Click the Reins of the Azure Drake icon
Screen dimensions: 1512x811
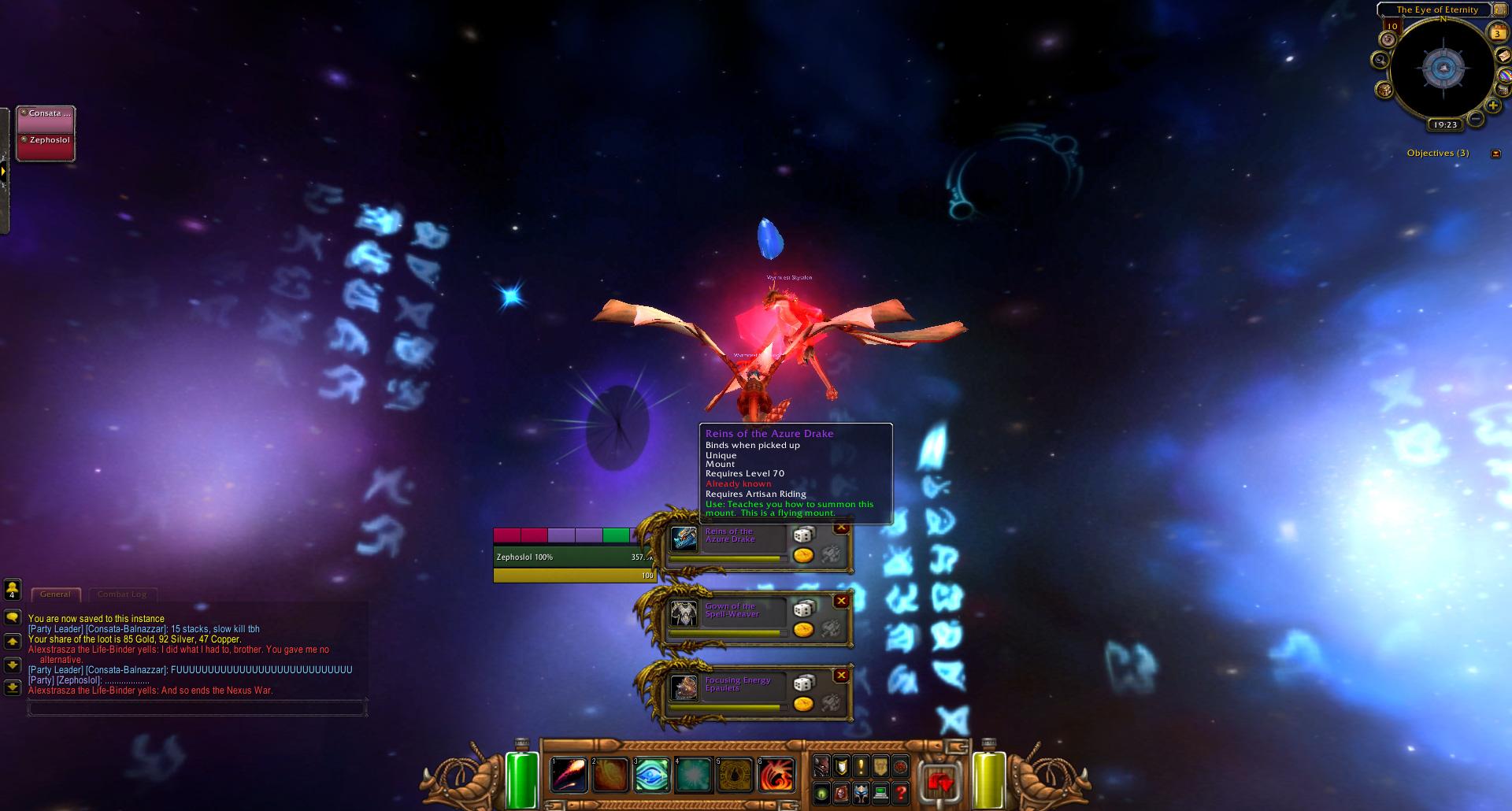(684, 540)
